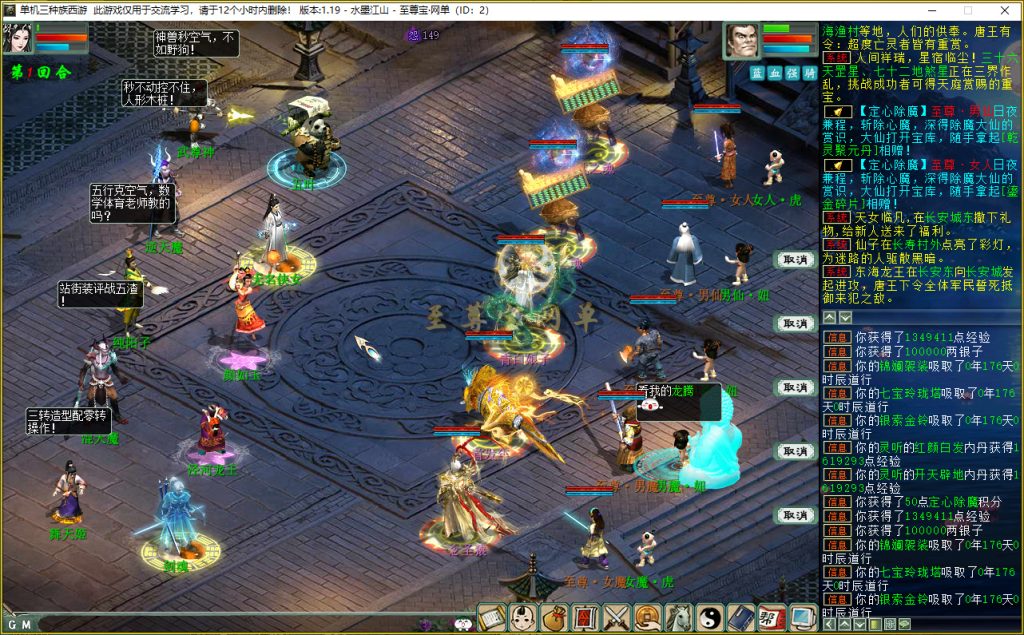Activate the 强 button
This screenshot has height=635, width=1024.
[791, 73]
